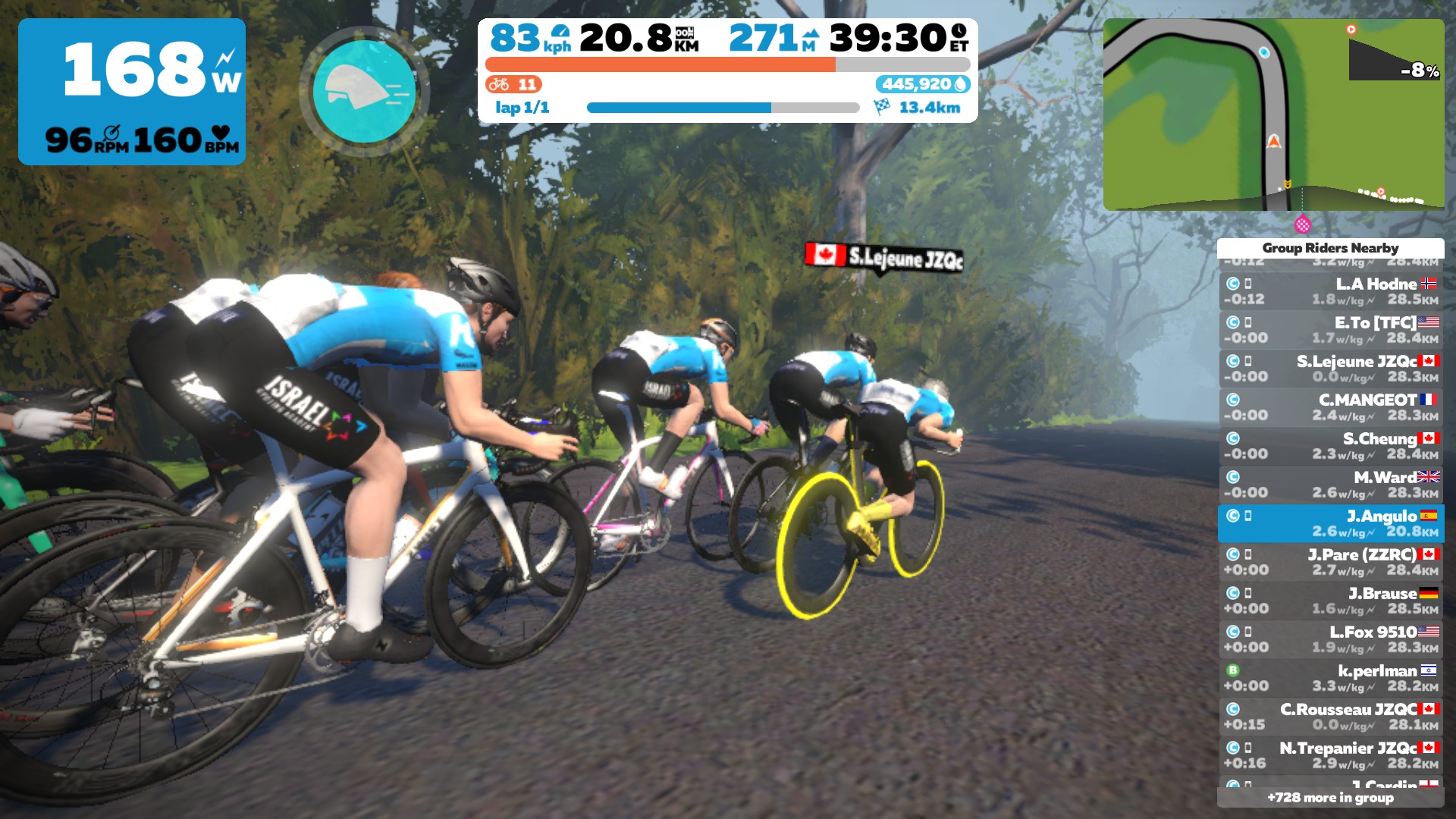
Task: Show the +728 more in group
Action: (1330, 797)
